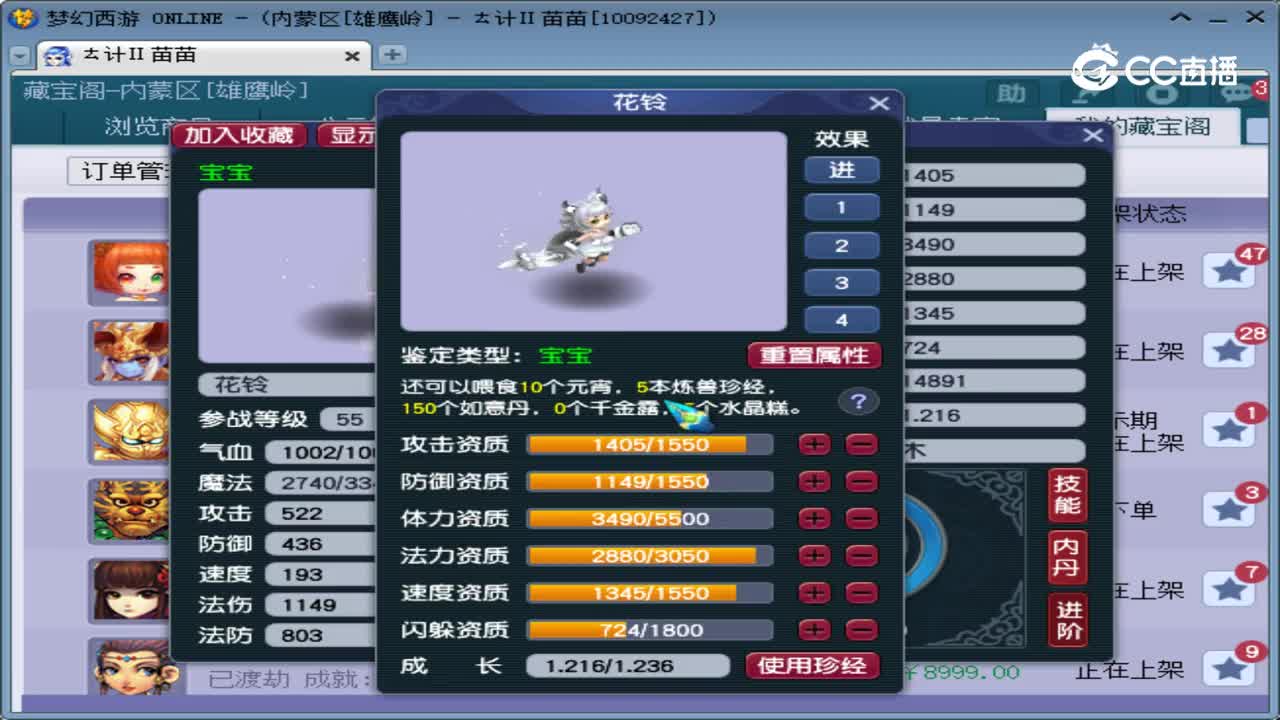Toggle effect slot 3 in 效果 panel
The image size is (1280, 720).
(841, 282)
